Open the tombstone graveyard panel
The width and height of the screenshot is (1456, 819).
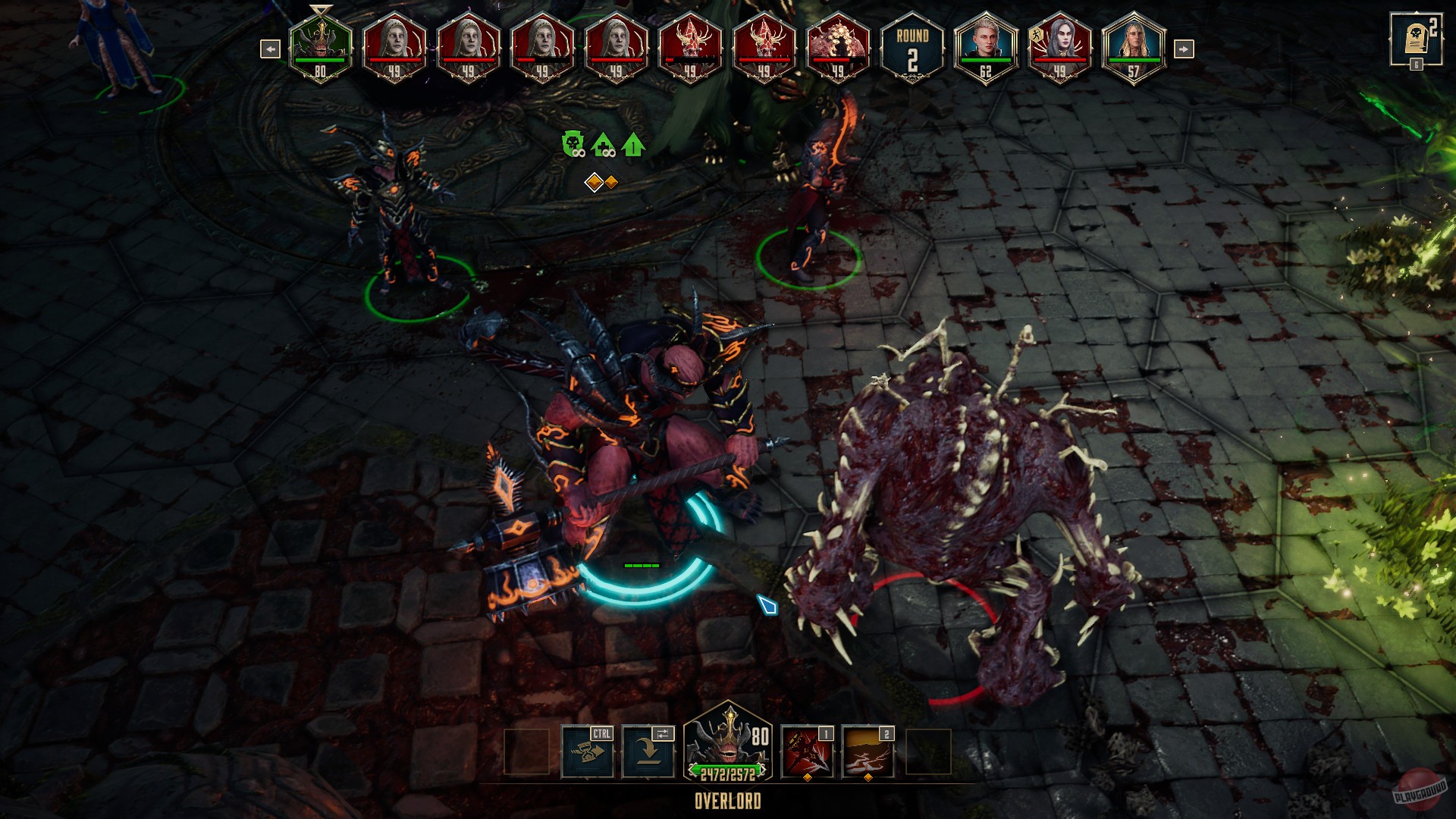tap(1414, 39)
